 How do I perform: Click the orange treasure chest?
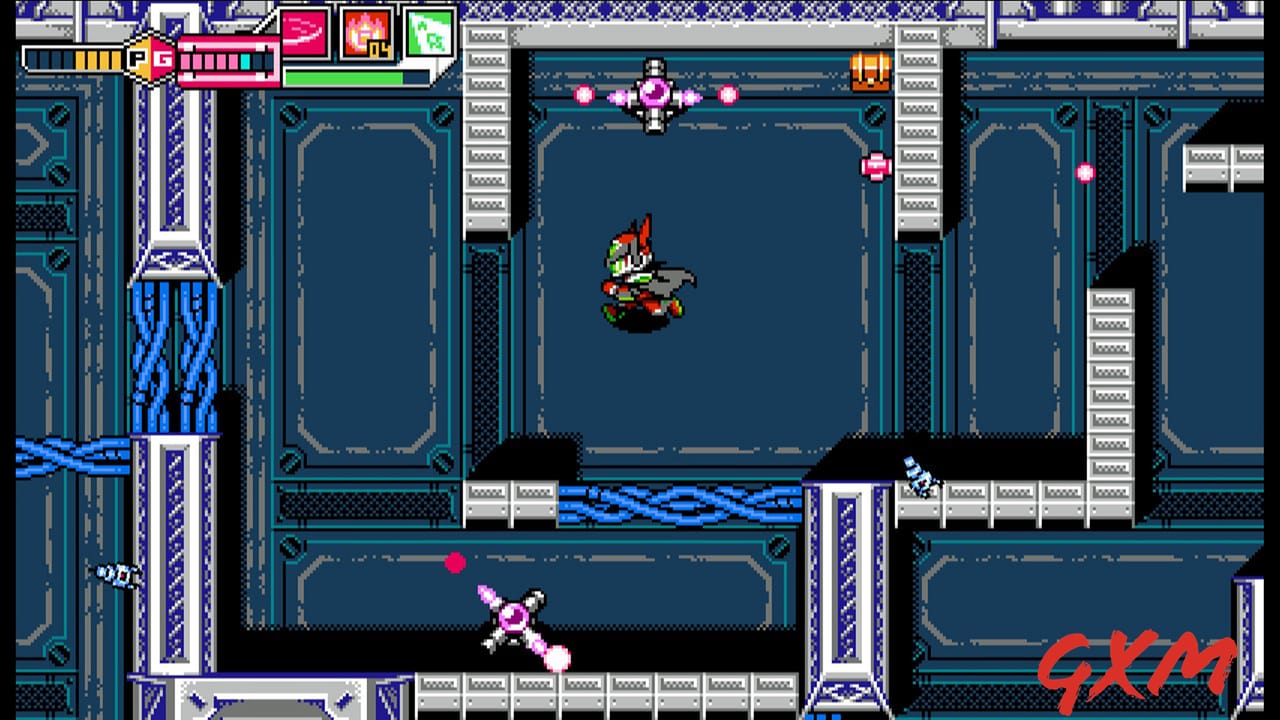pyautogui.click(x=872, y=72)
